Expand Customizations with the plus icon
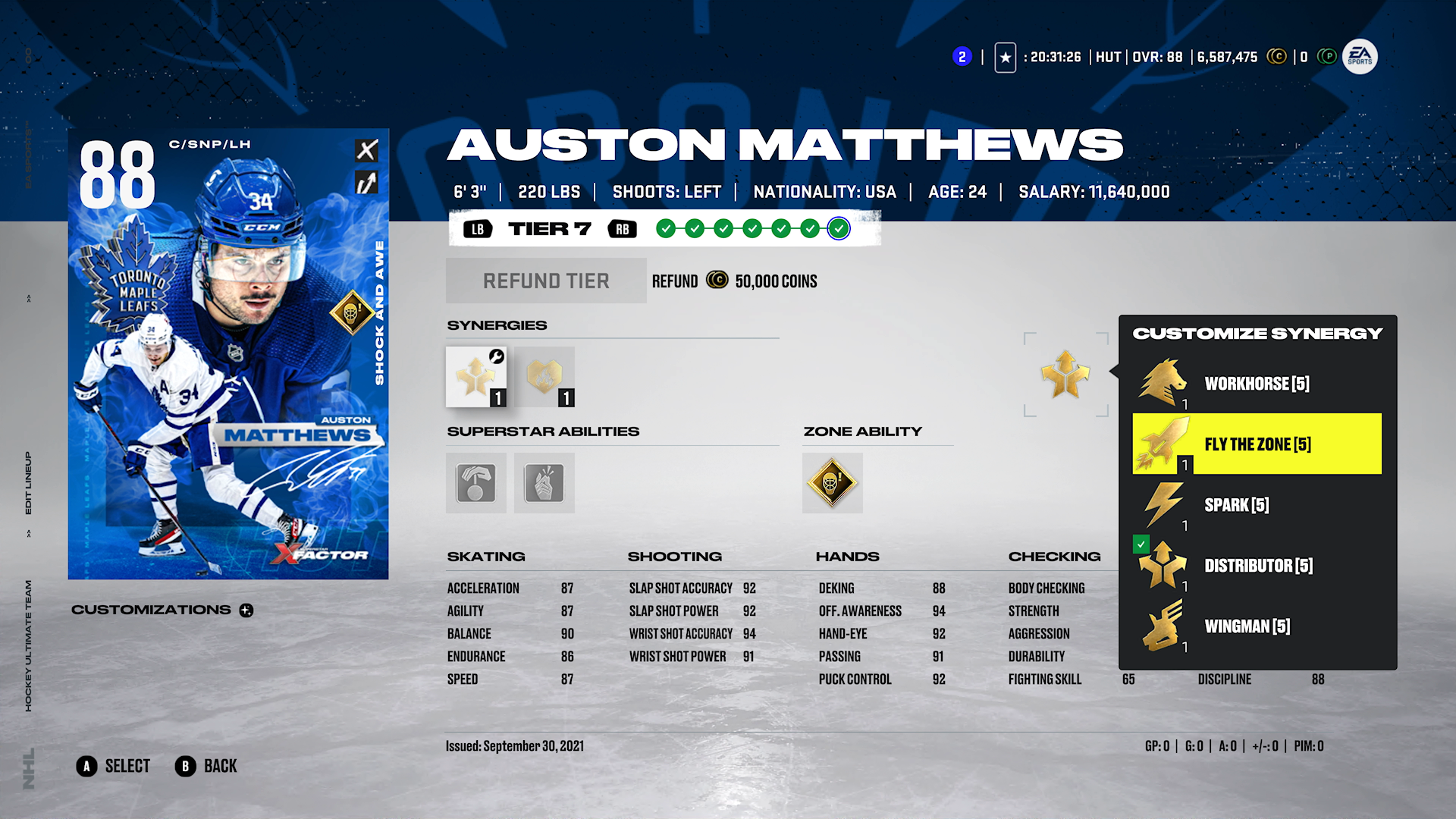This screenshot has height=819, width=1456. [246, 610]
